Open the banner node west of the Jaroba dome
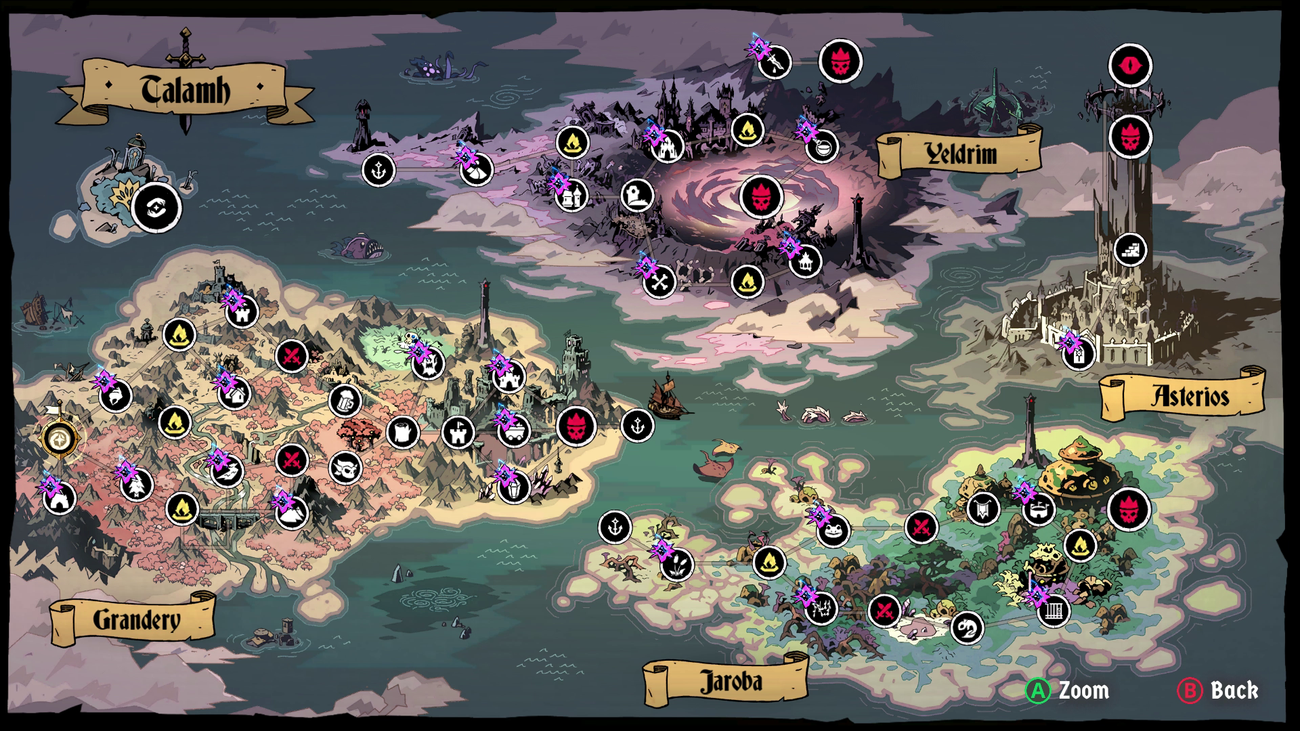1300x731 pixels. pyautogui.click(x=982, y=508)
